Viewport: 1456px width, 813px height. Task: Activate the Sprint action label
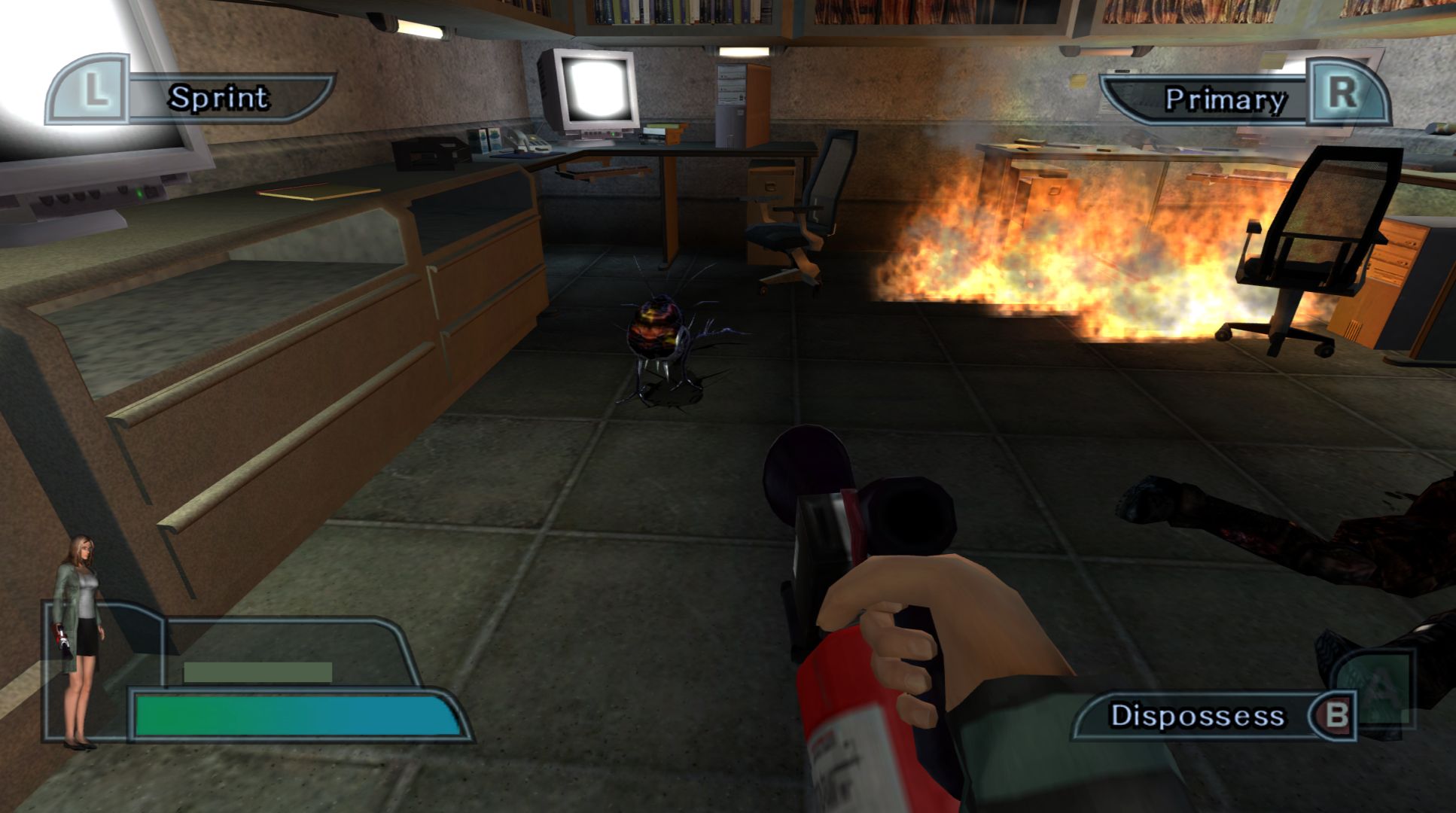click(x=219, y=98)
